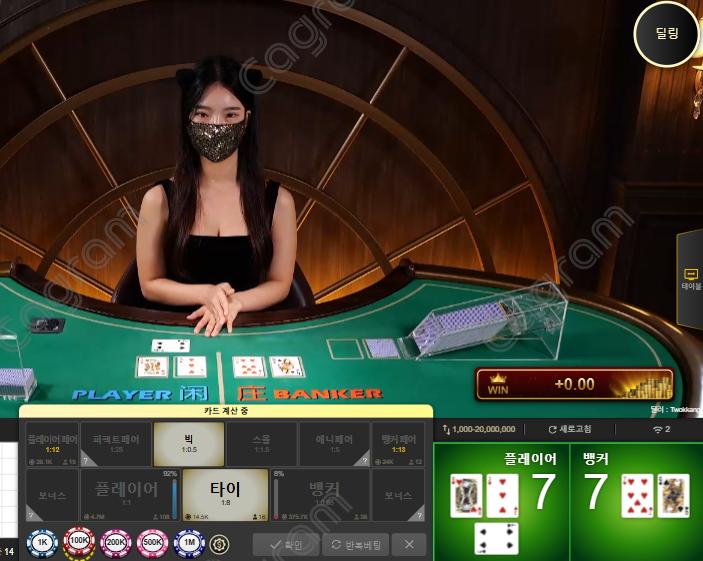Pick the 1M betting chip
The height and width of the screenshot is (561, 703).
point(190,543)
